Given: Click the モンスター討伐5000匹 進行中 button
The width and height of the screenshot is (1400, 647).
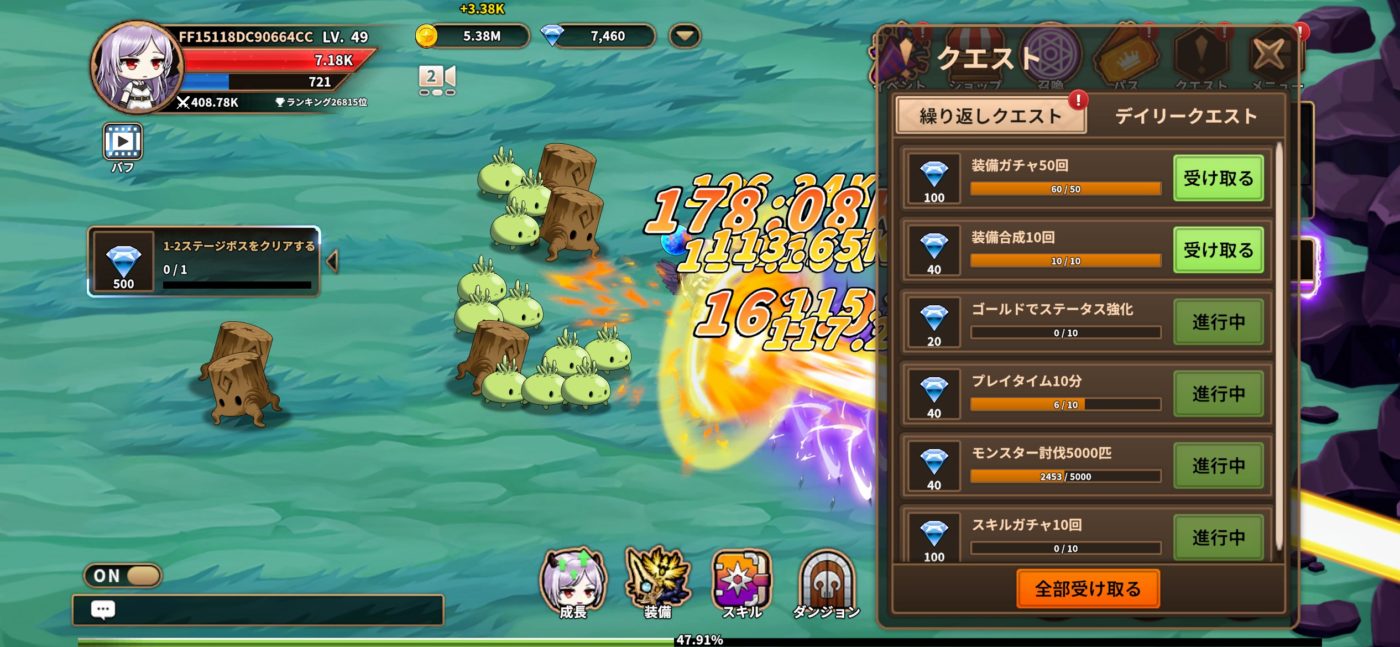Looking at the screenshot, I should [1218, 466].
